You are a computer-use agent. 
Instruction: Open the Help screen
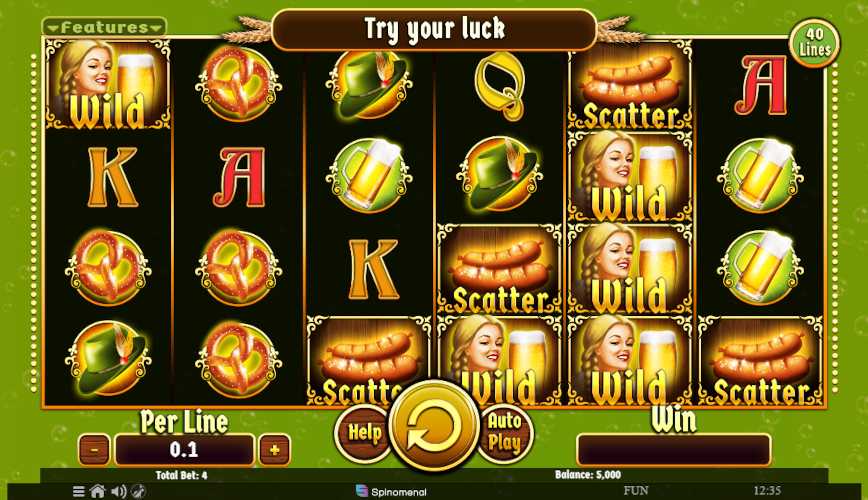(364, 433)
